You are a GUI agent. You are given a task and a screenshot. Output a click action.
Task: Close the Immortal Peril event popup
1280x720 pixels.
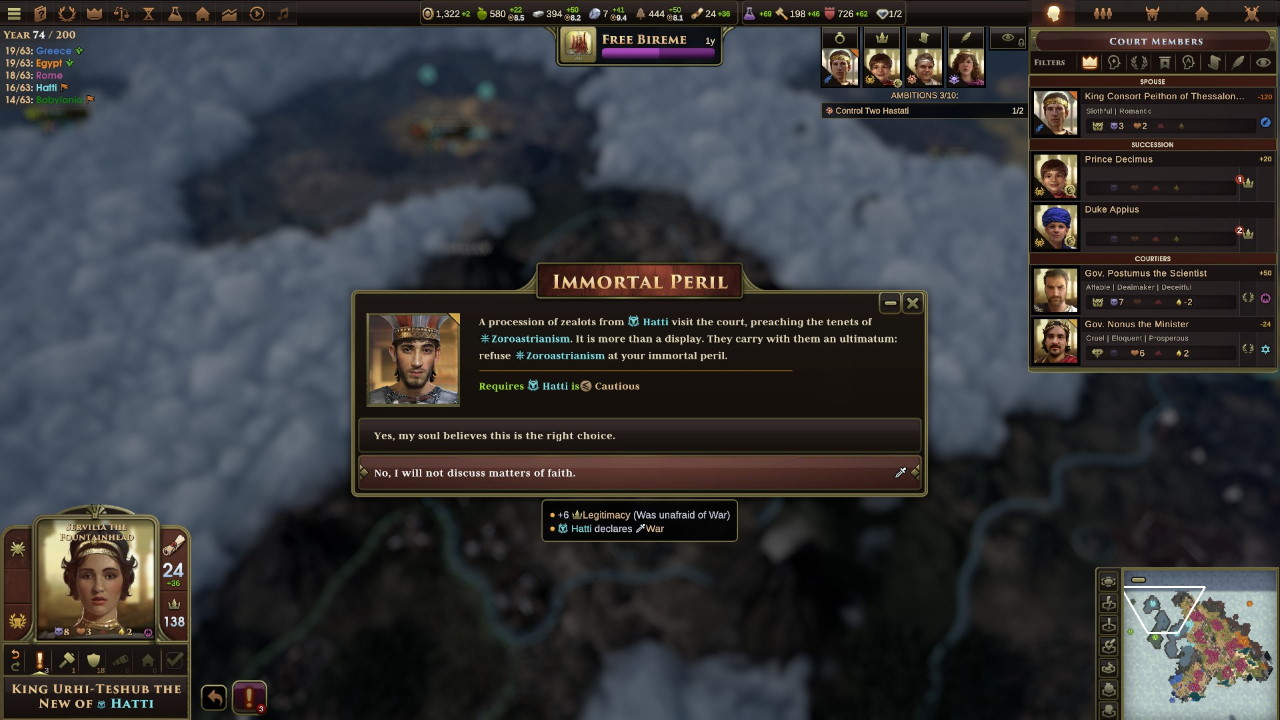click(x=912, y=303)
